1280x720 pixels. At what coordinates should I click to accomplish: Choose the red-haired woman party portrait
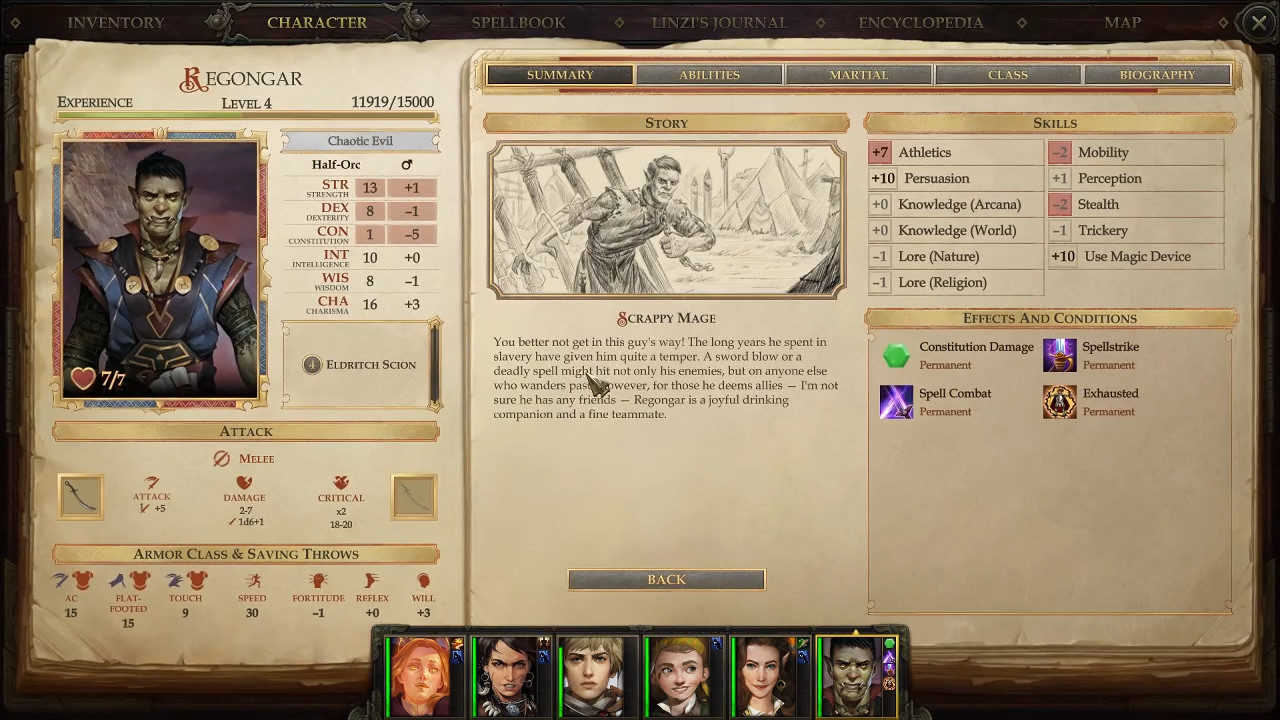tap(422, 676)
